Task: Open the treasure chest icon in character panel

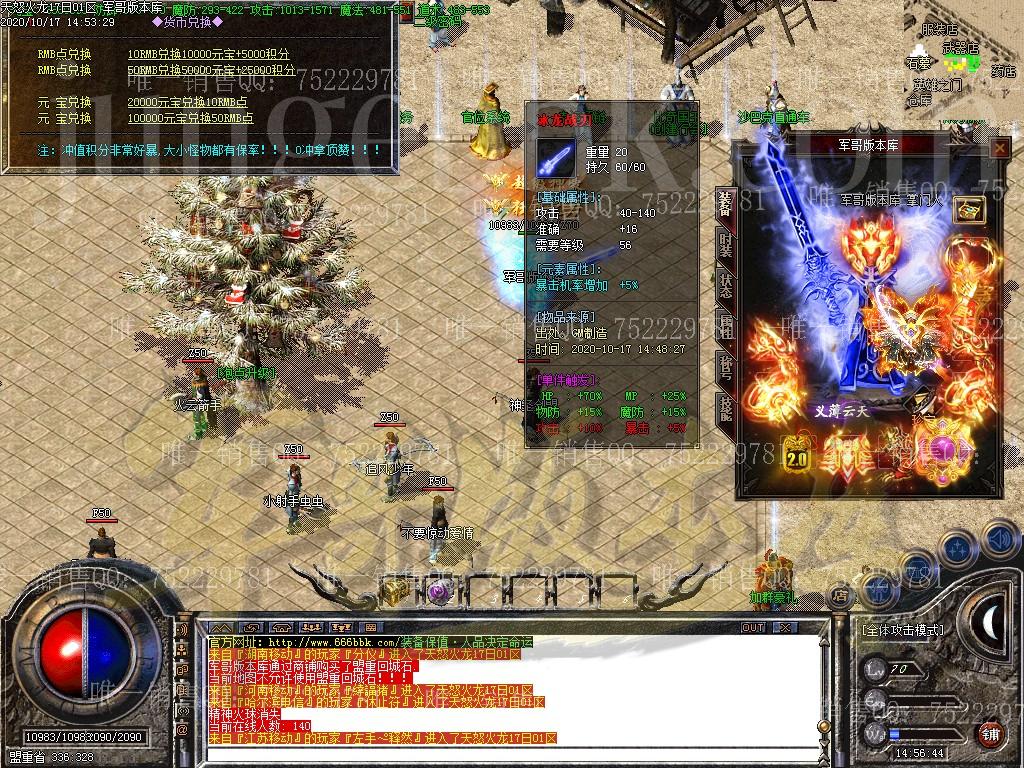Action: [x=969, y=209]
